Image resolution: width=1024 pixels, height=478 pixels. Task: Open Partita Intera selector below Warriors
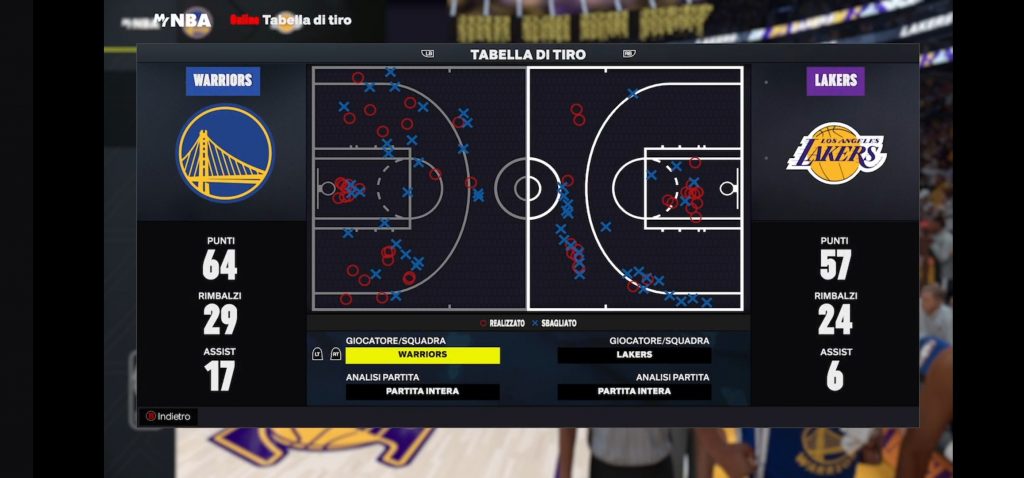point(422,392)
